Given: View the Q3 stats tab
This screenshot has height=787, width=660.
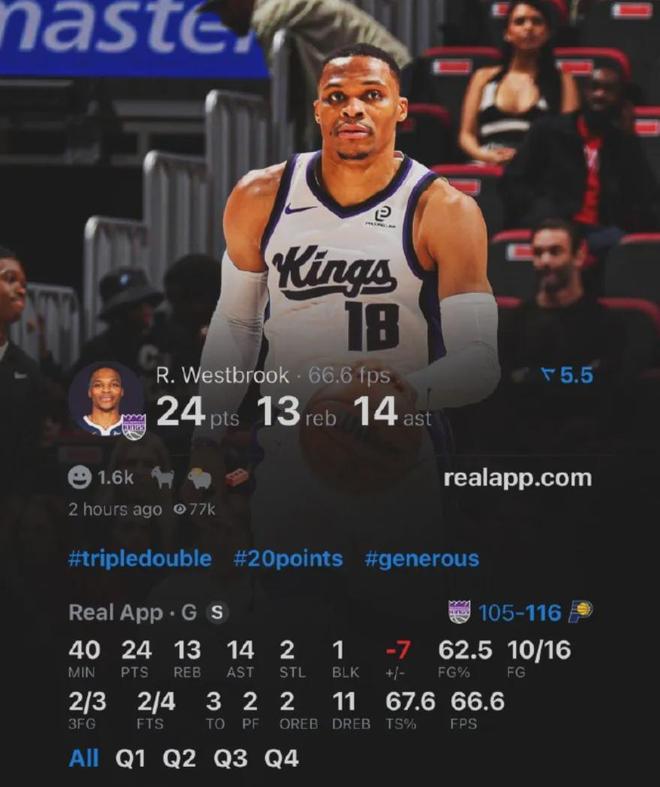Looking at the screenshot, I should point(230,758).
